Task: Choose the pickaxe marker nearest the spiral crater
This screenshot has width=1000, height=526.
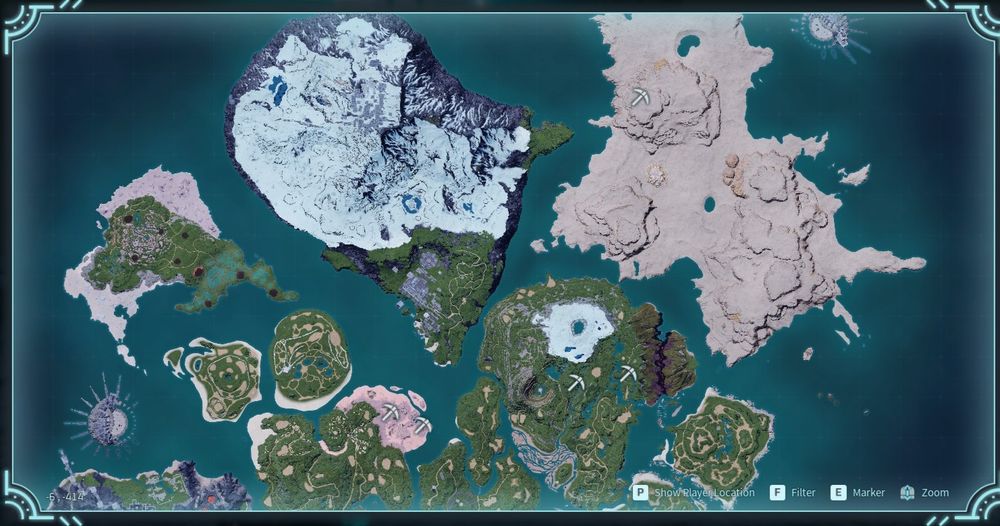Action: point(577,381)
